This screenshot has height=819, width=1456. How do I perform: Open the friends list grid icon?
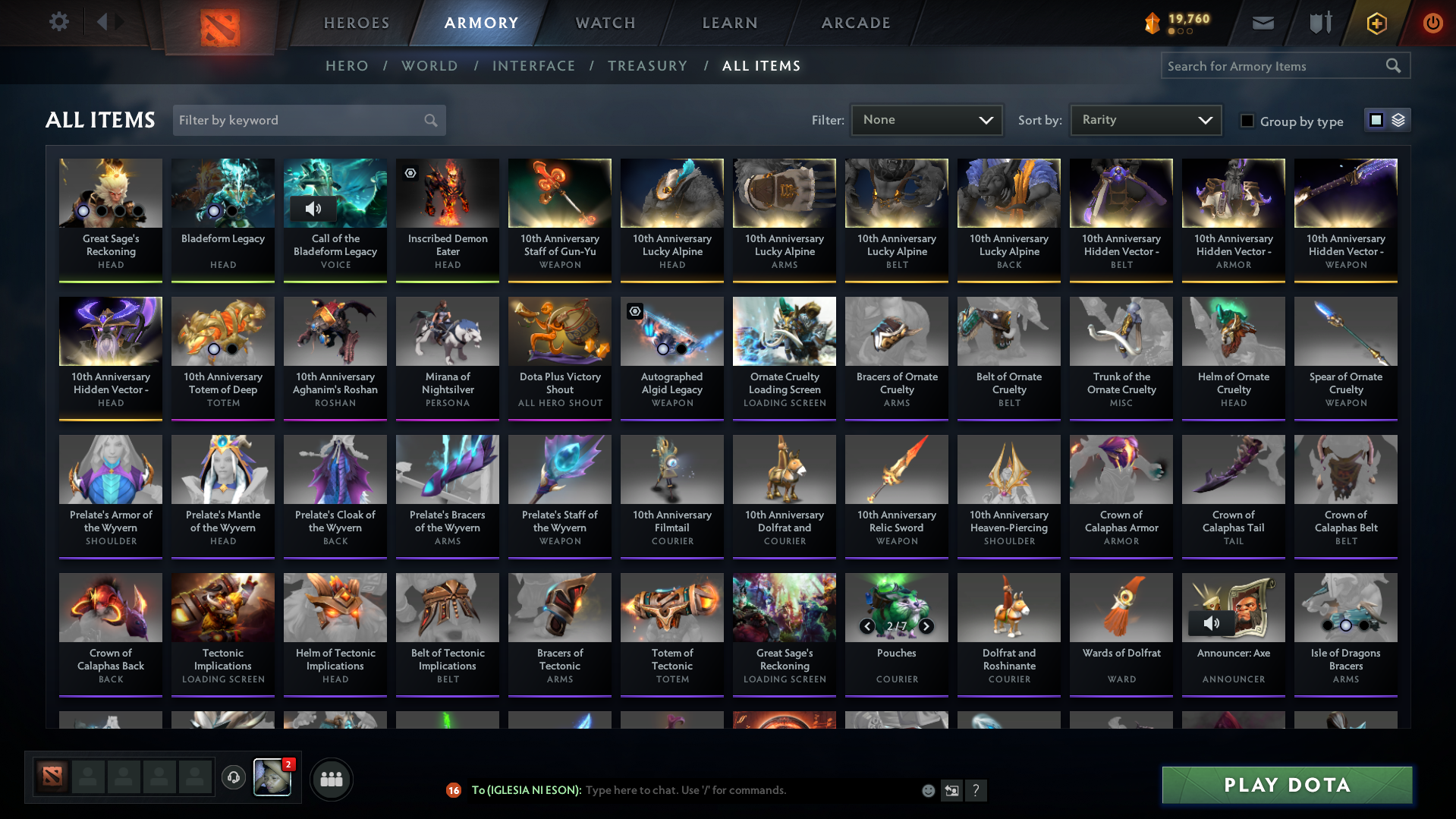(331, 779)
